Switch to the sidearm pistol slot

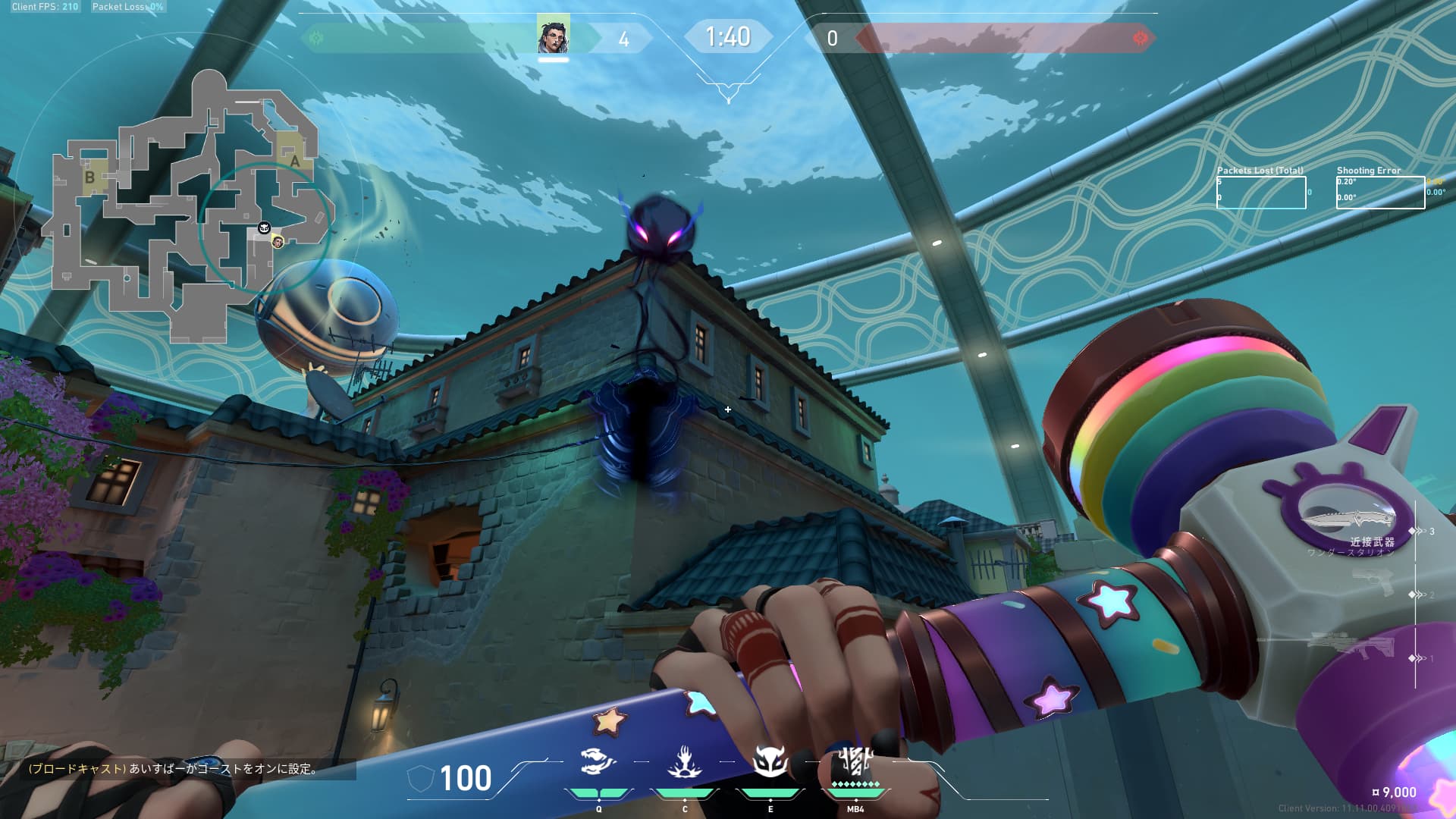(1373, 582)
